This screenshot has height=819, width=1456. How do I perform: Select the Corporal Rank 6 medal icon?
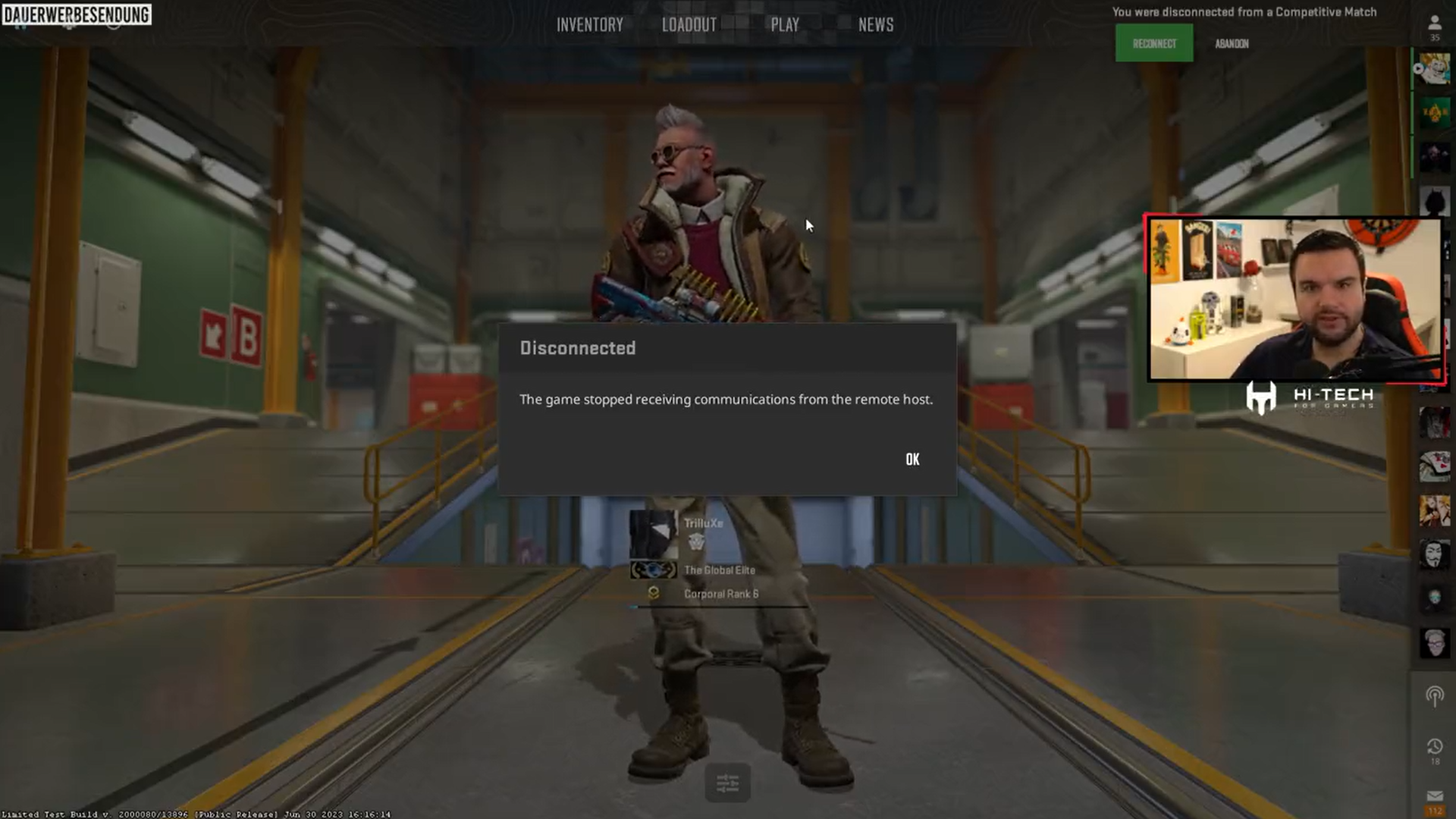(653, 594)
